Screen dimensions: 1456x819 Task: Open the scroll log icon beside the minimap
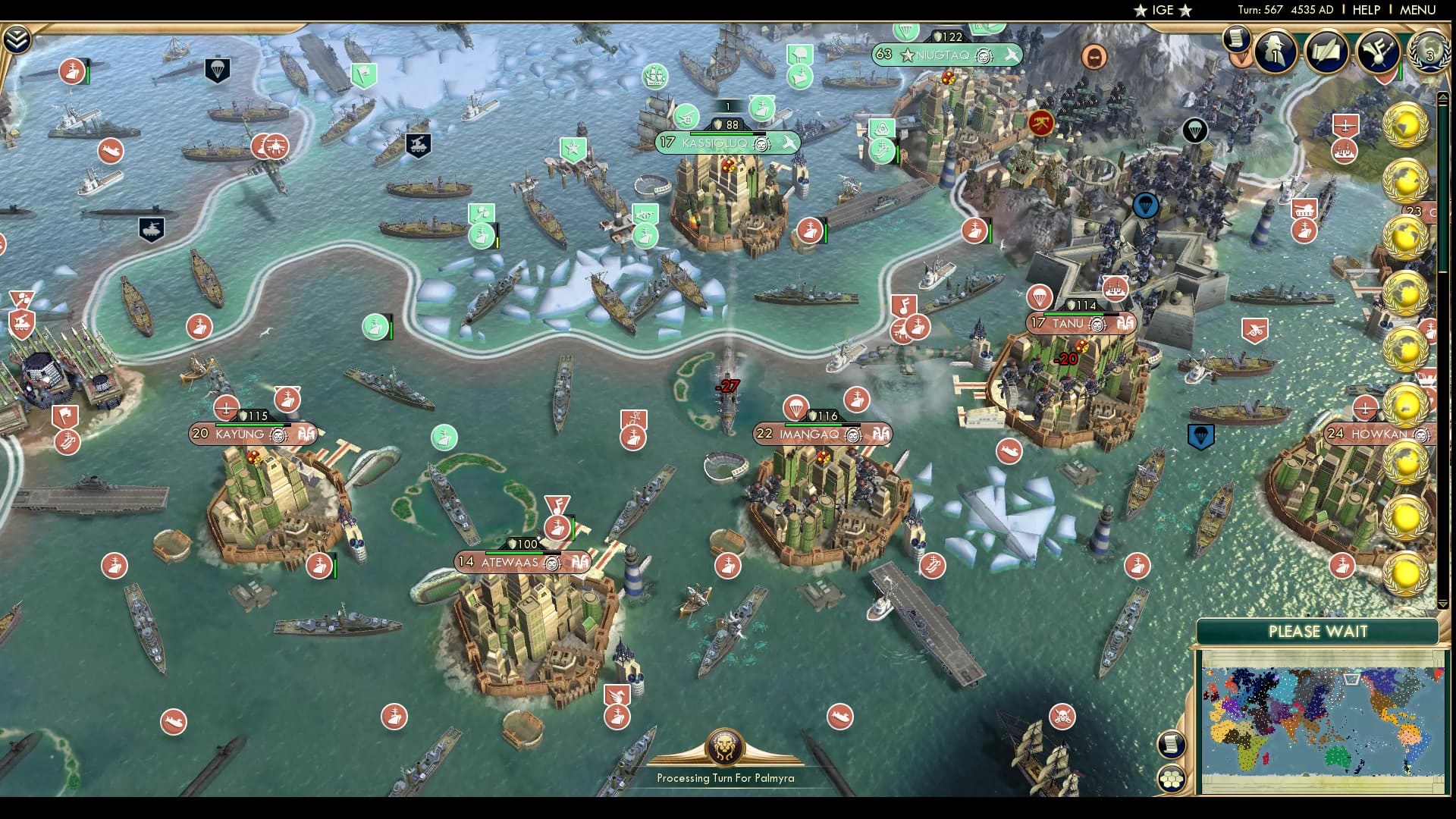coord(1172,745)
